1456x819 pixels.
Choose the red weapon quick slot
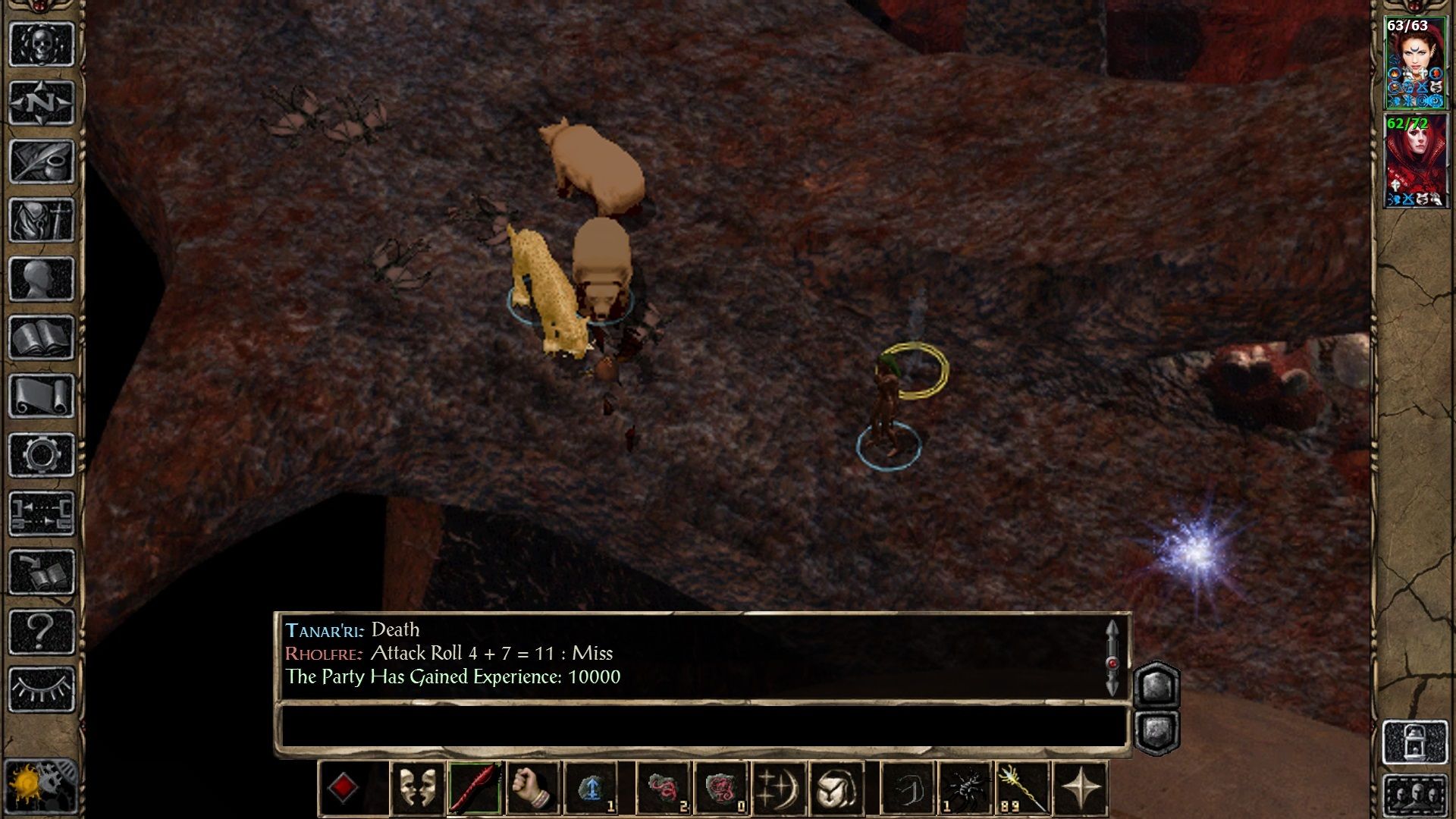coord(475,788)
